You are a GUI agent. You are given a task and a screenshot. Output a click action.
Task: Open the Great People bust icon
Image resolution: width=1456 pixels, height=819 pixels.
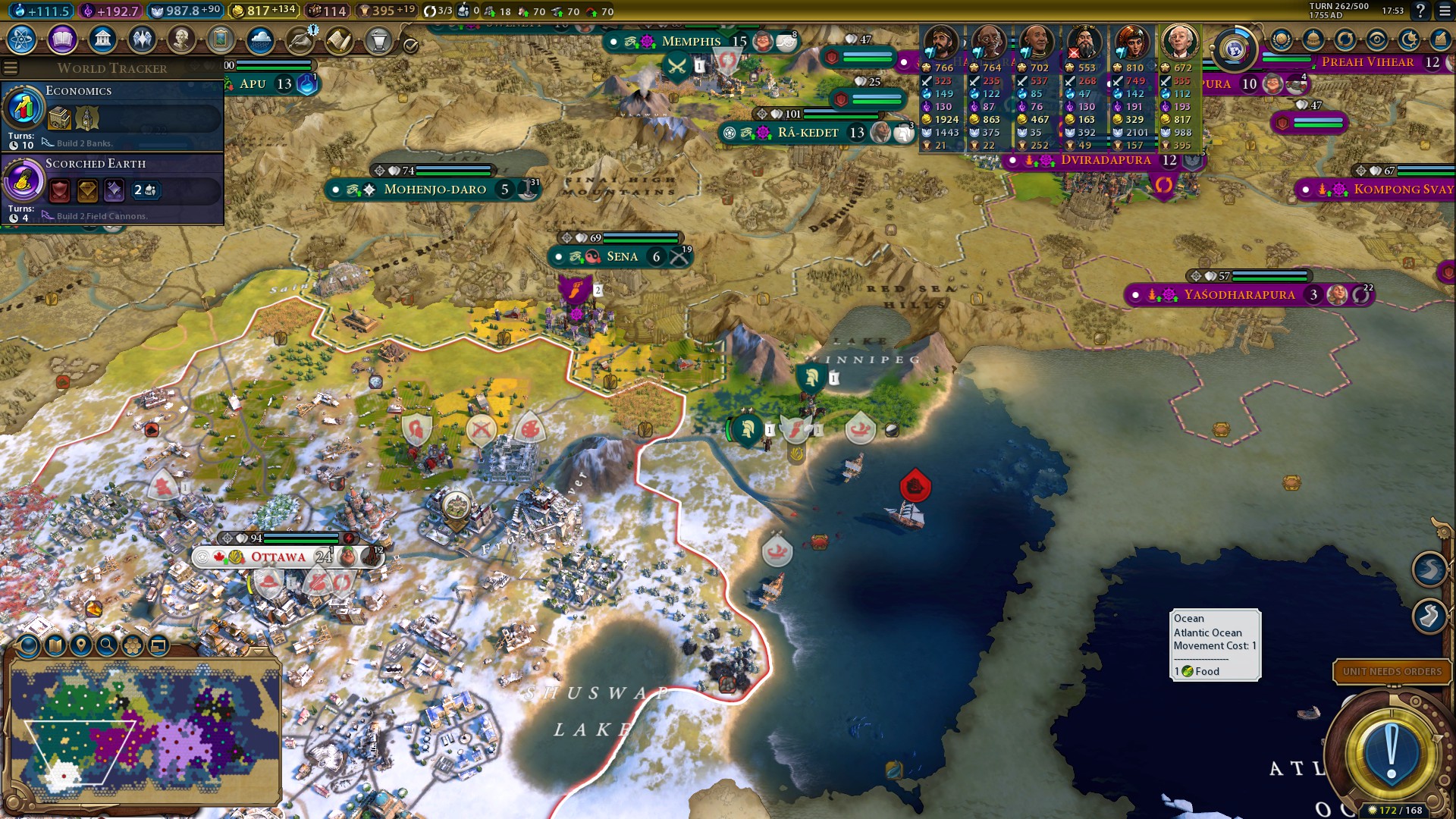[181, 39]
